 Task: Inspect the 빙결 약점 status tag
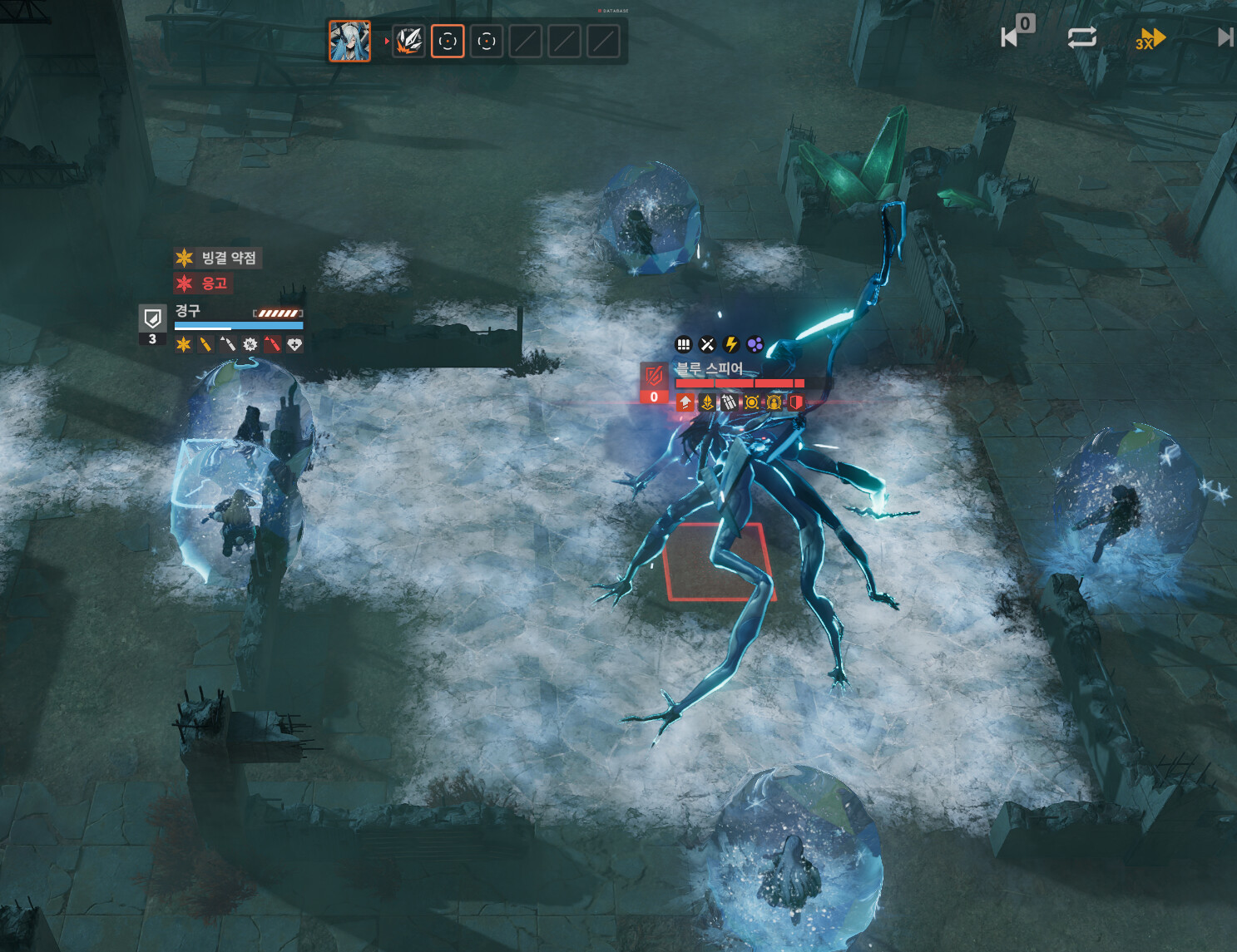pos(218,258)
